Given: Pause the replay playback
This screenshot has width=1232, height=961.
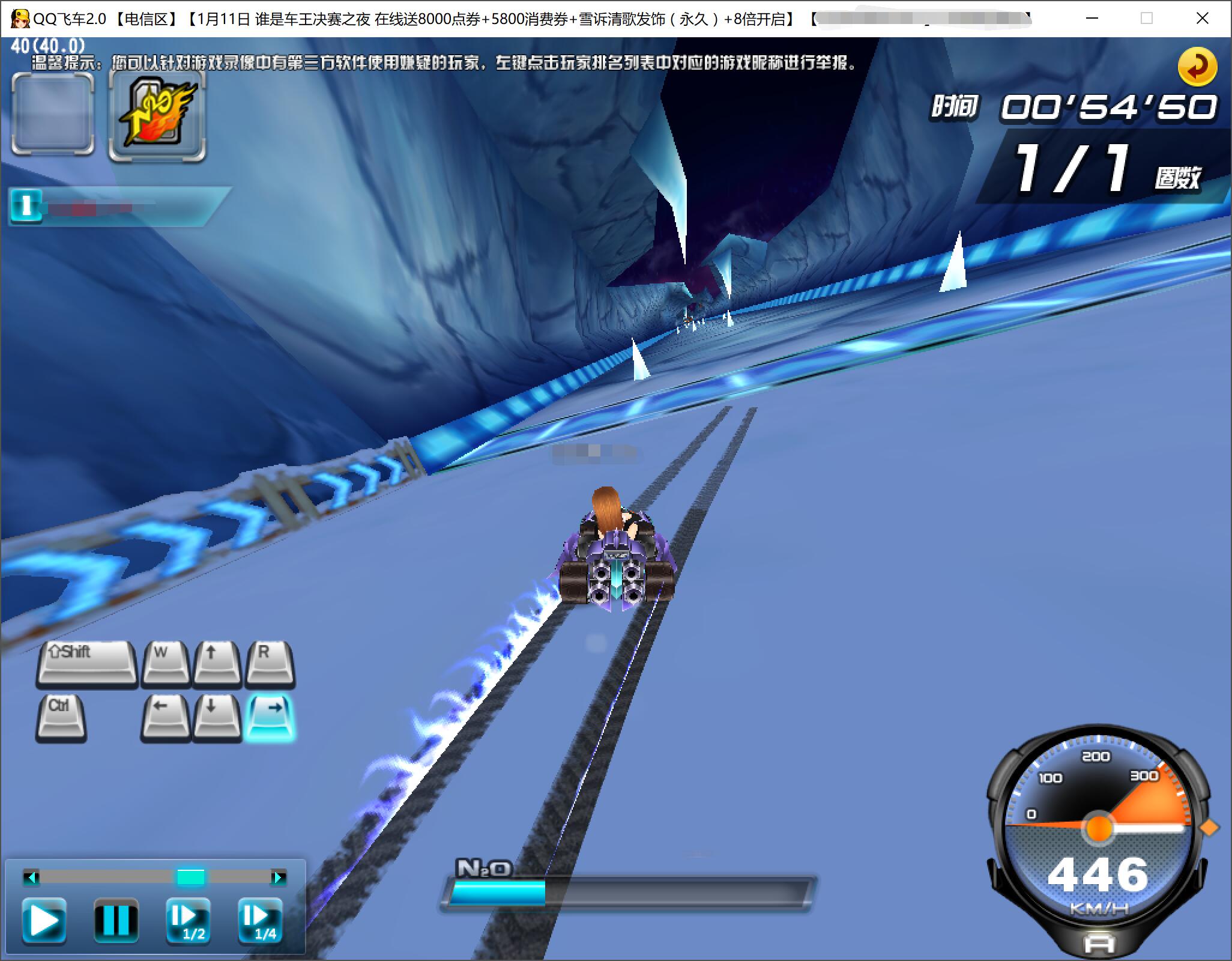Looking at the screenshot, I should click(x=116, y=921).
